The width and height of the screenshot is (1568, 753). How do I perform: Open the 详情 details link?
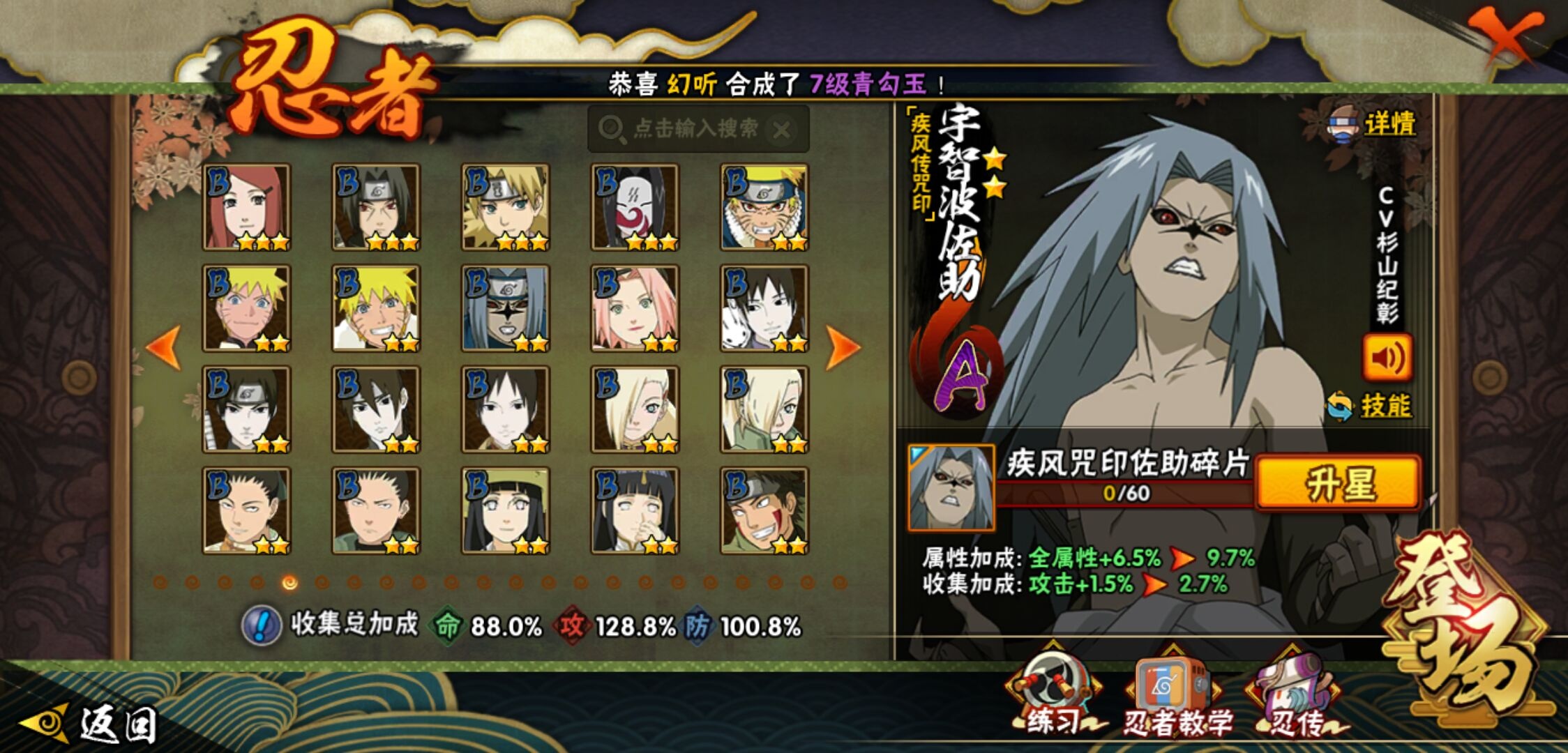click(1388, 125)
